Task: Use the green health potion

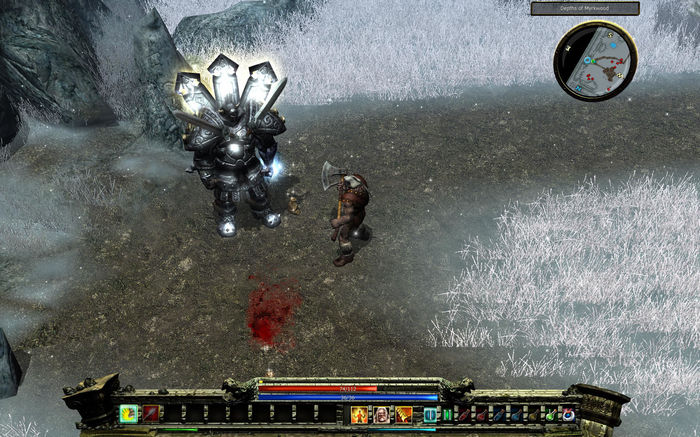Action: coord(549,414)
